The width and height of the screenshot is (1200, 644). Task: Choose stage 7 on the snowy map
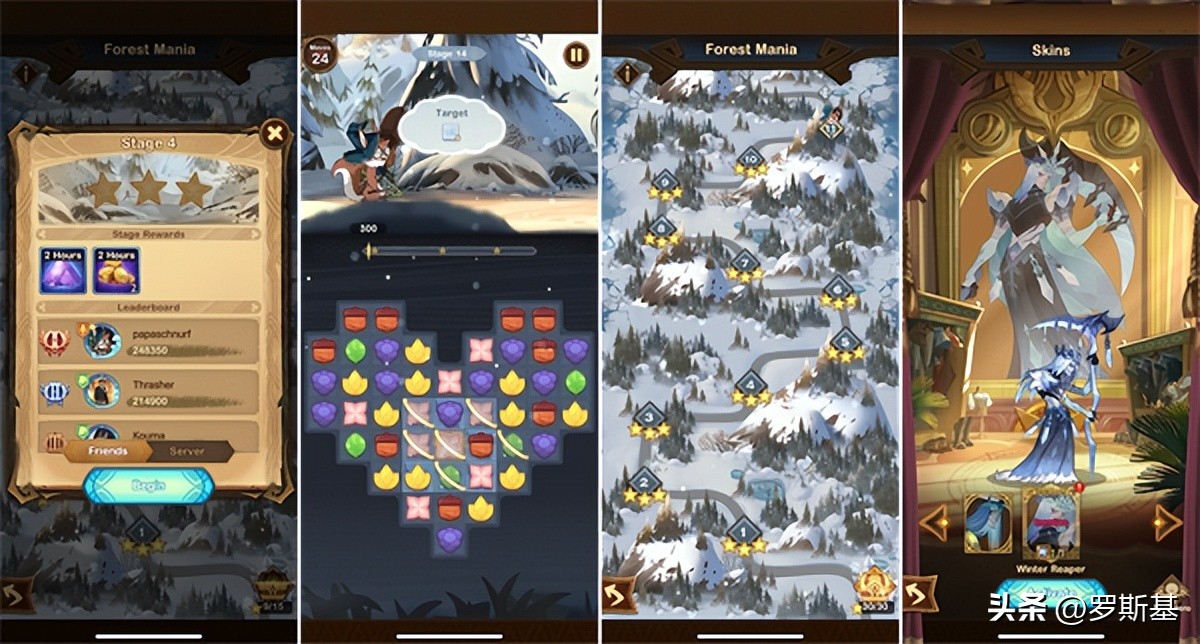(x=744, y=262)
